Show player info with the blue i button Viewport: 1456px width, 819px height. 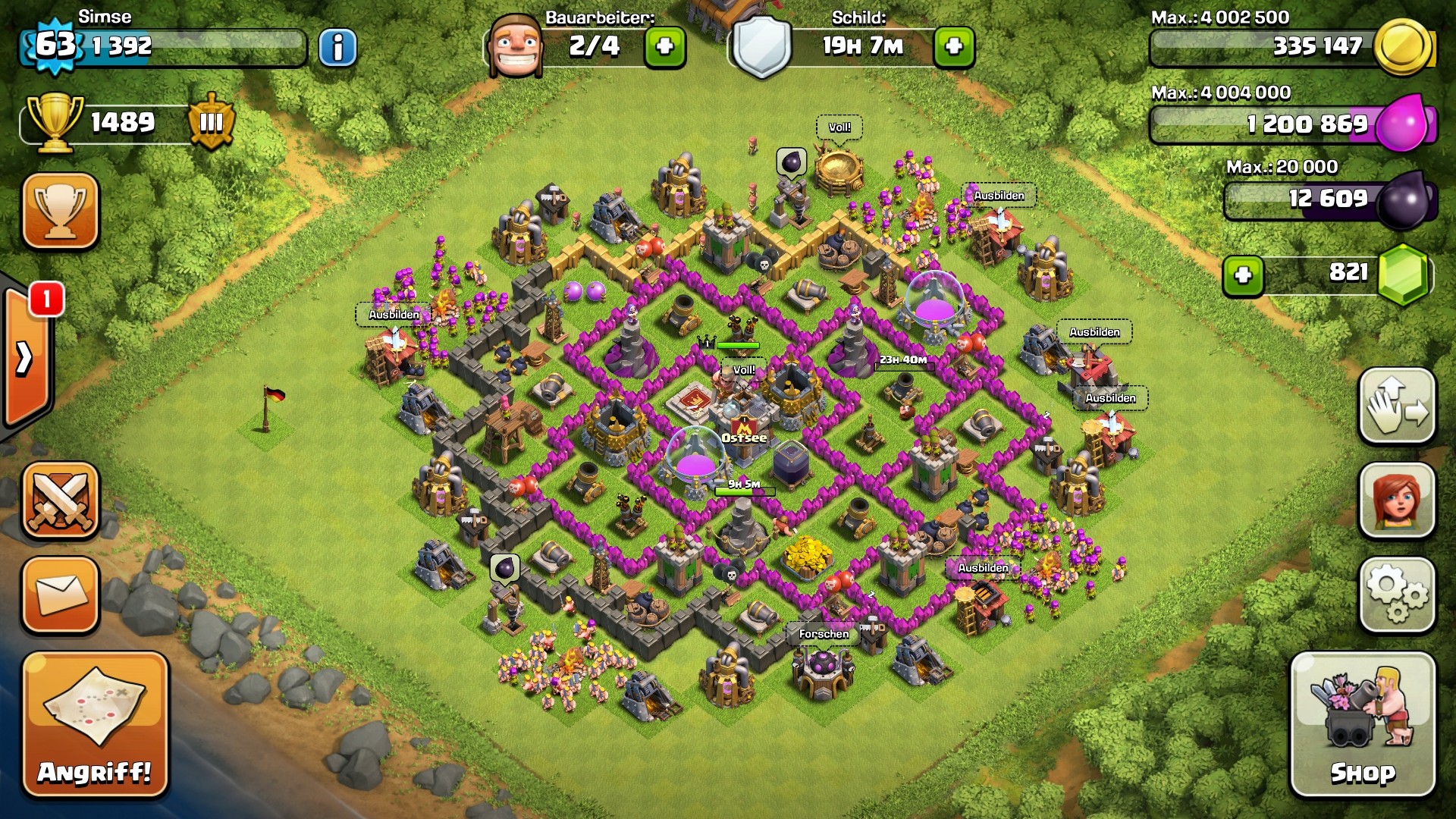pyautogui.click(x=337, y=47)
